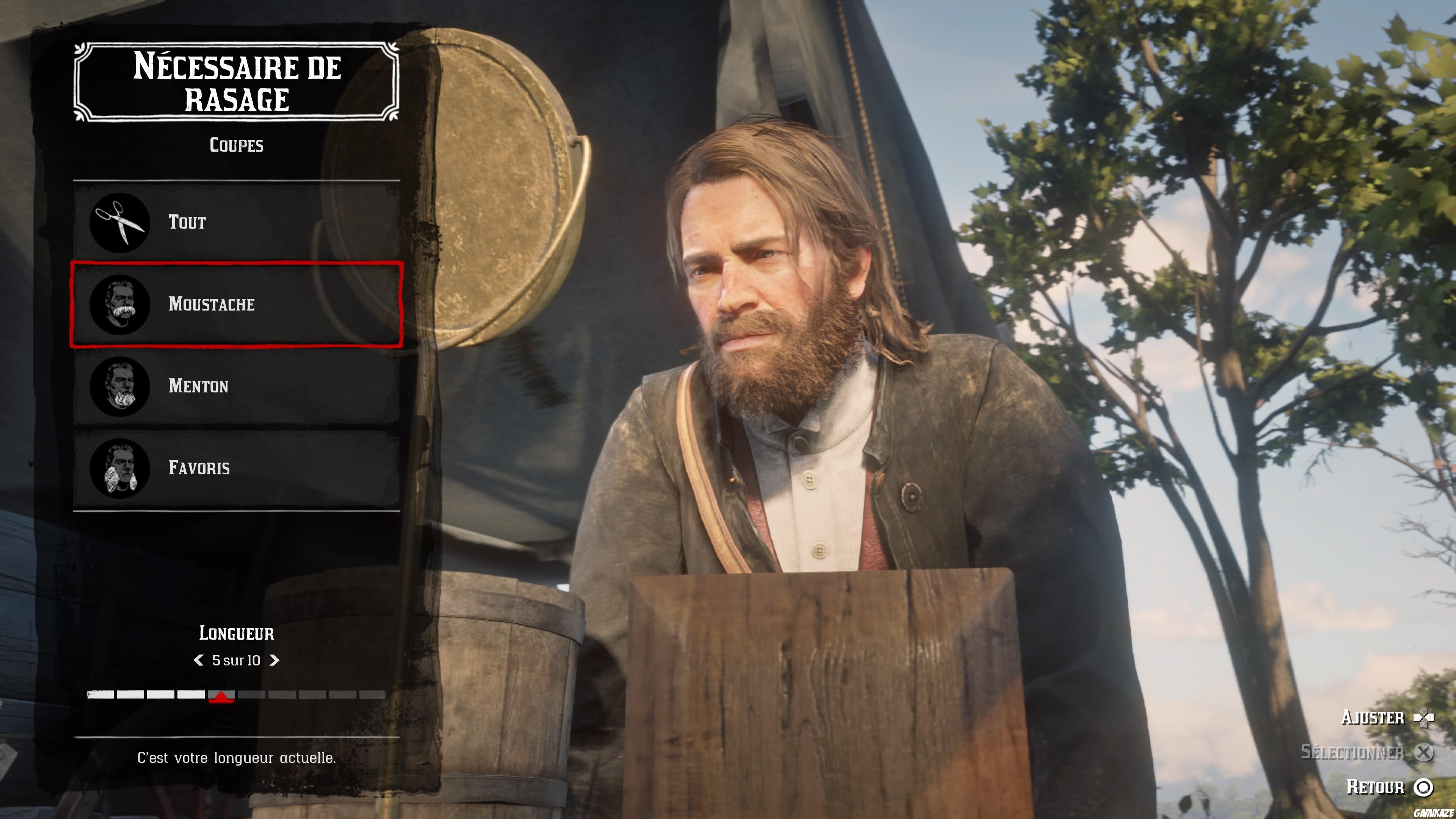The height and width of the screenshot is (819, 1456).
Task: Select the highlighted Moustache row
Action: click(237, 304)
